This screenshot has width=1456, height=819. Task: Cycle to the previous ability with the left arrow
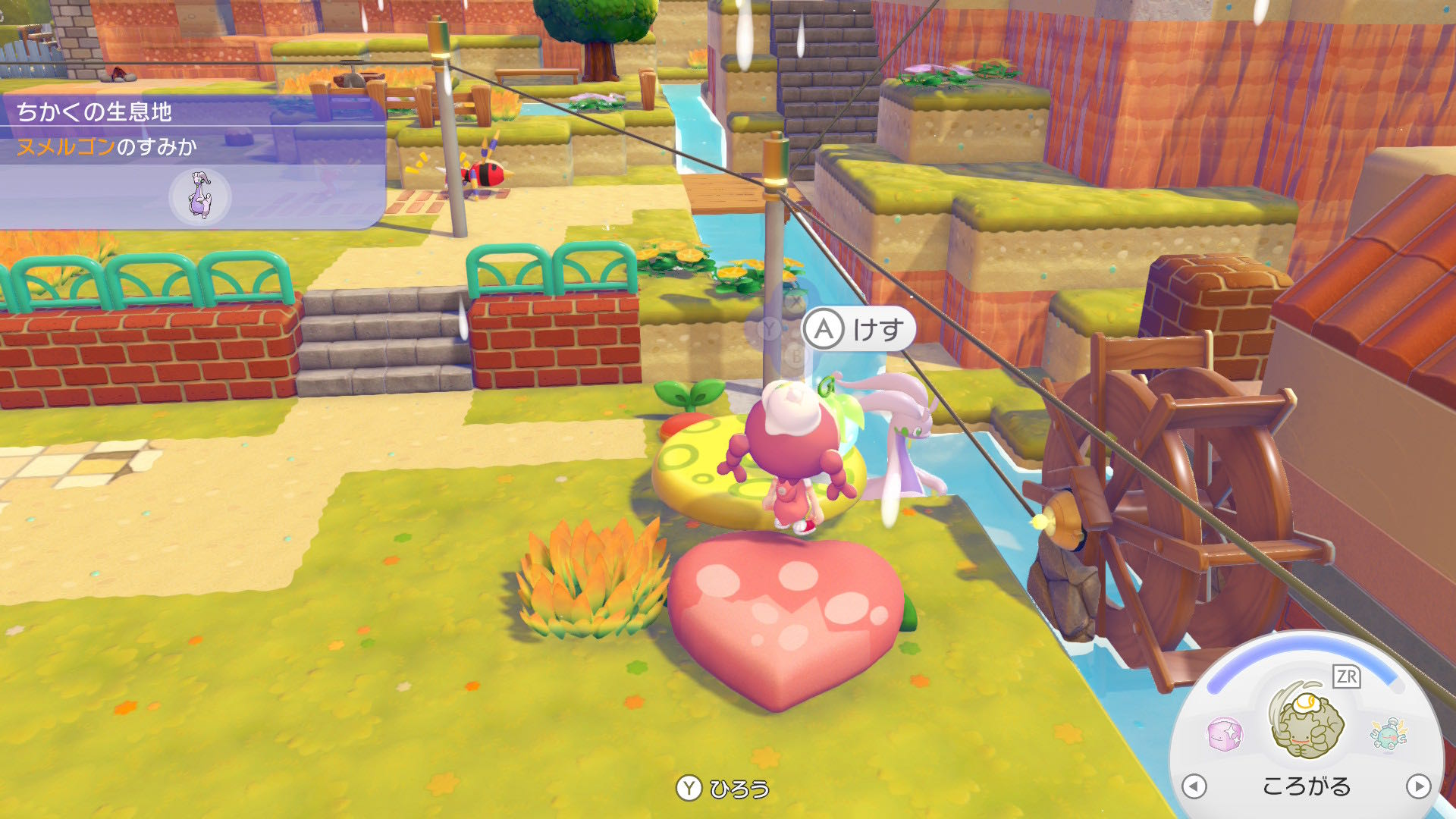1194,786
